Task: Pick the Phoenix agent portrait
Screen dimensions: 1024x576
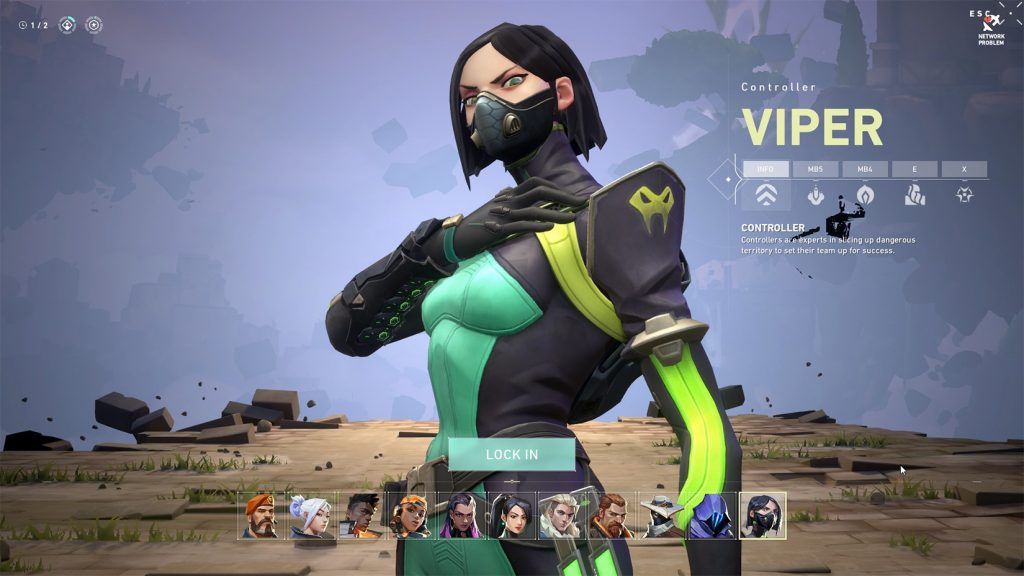Action: click(361, 515)
